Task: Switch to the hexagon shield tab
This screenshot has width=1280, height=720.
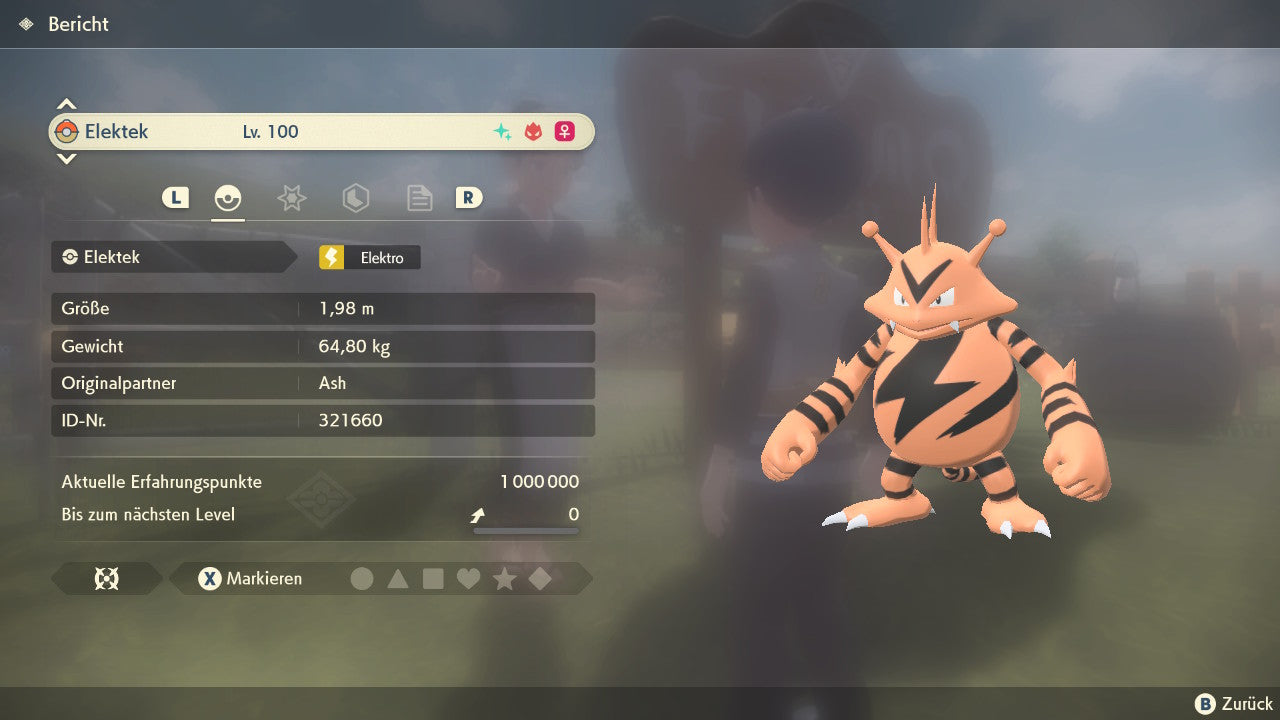Action: [355, 198]
